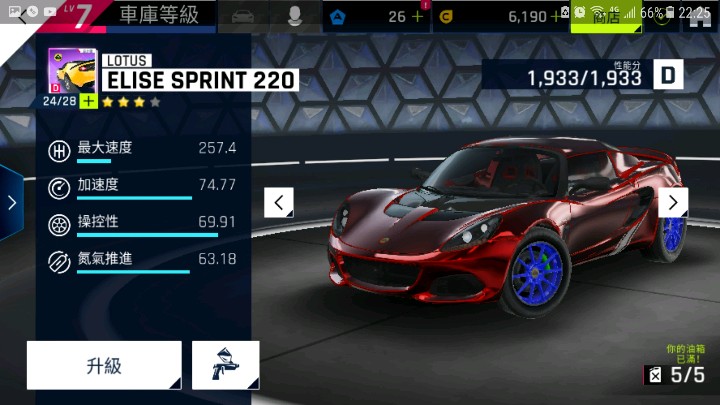Screen dimensions: 720x405
Task: Select the 最大速度 top speed stat
Action: click(141, 149)
